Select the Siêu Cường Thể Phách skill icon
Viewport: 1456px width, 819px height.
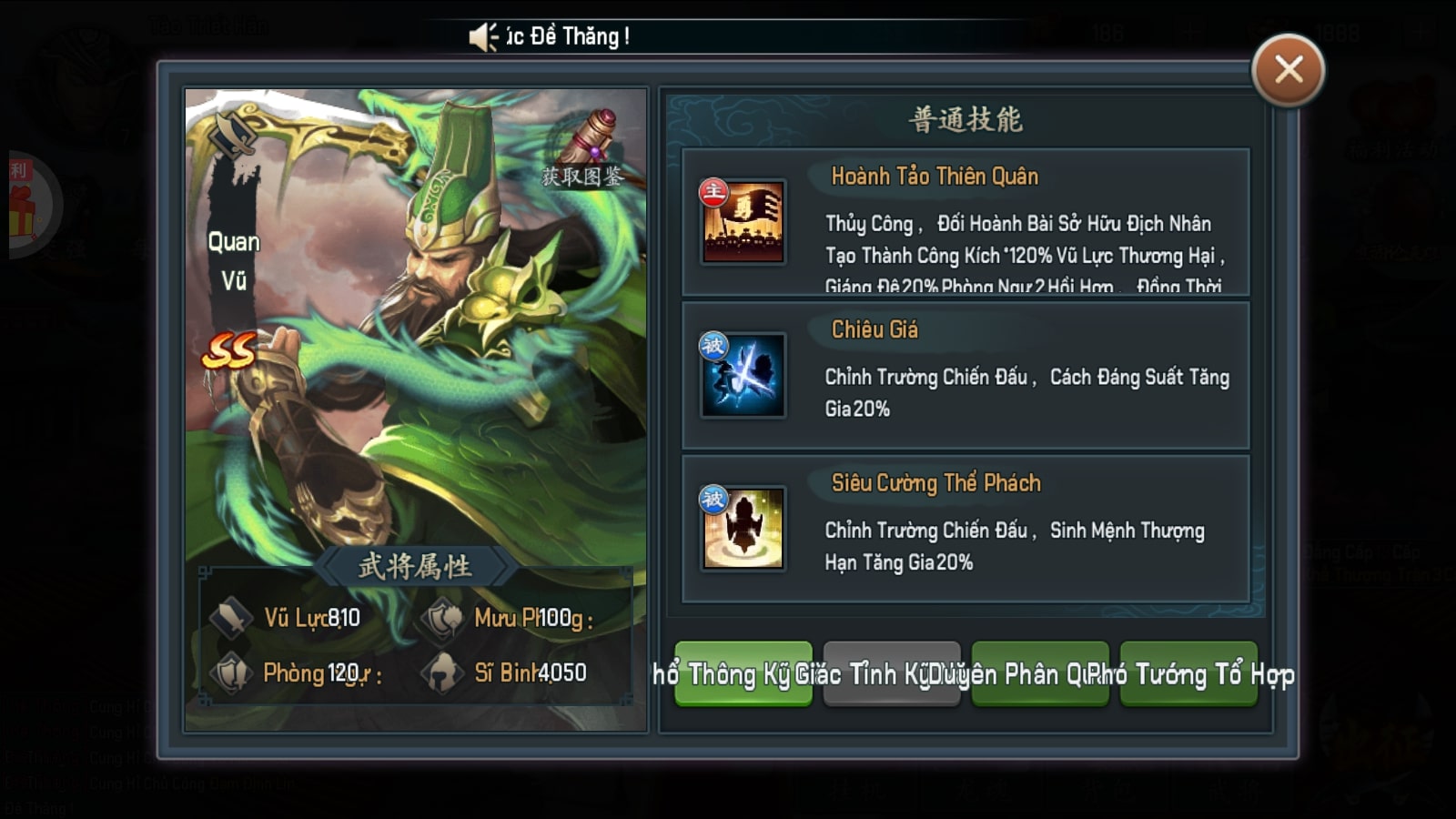pos(743,528)
